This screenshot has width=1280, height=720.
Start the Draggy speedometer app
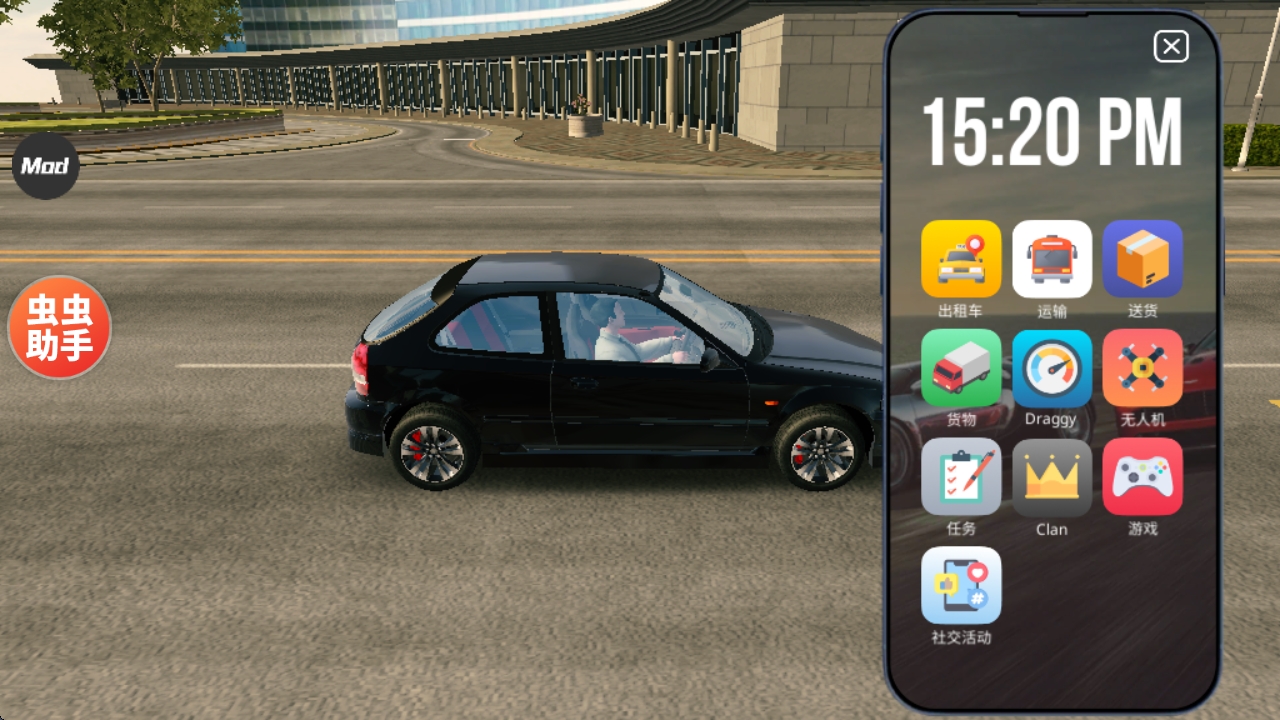point(1052,368)
